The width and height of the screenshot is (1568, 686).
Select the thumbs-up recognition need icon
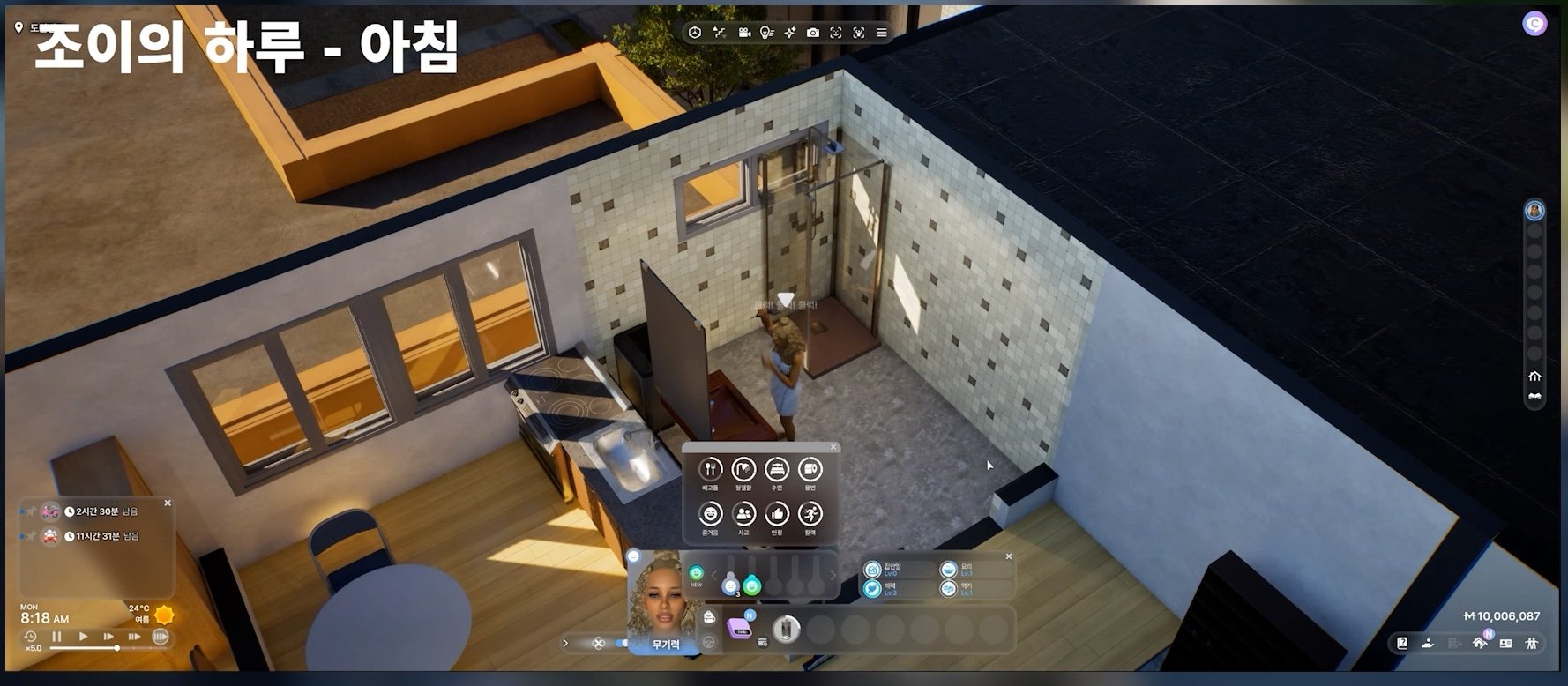(776, 513)
